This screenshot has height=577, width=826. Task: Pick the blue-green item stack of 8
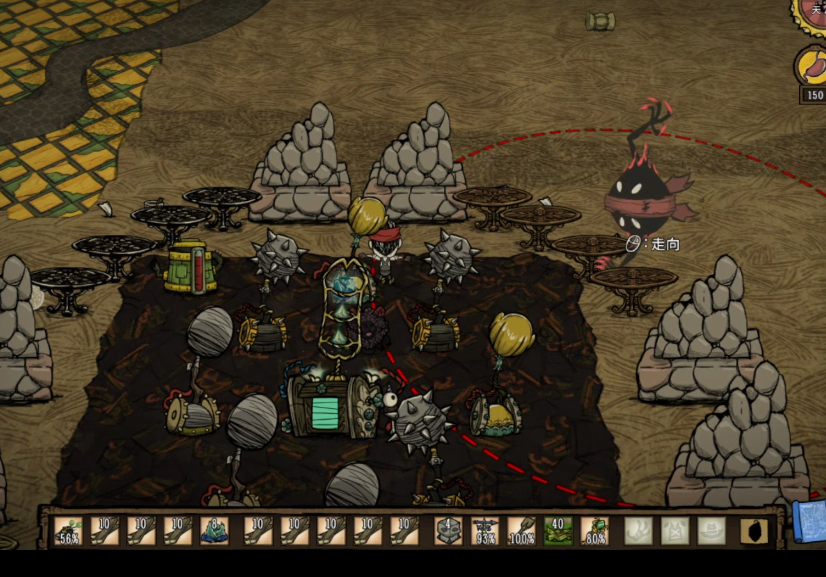(x=215, y=530)
